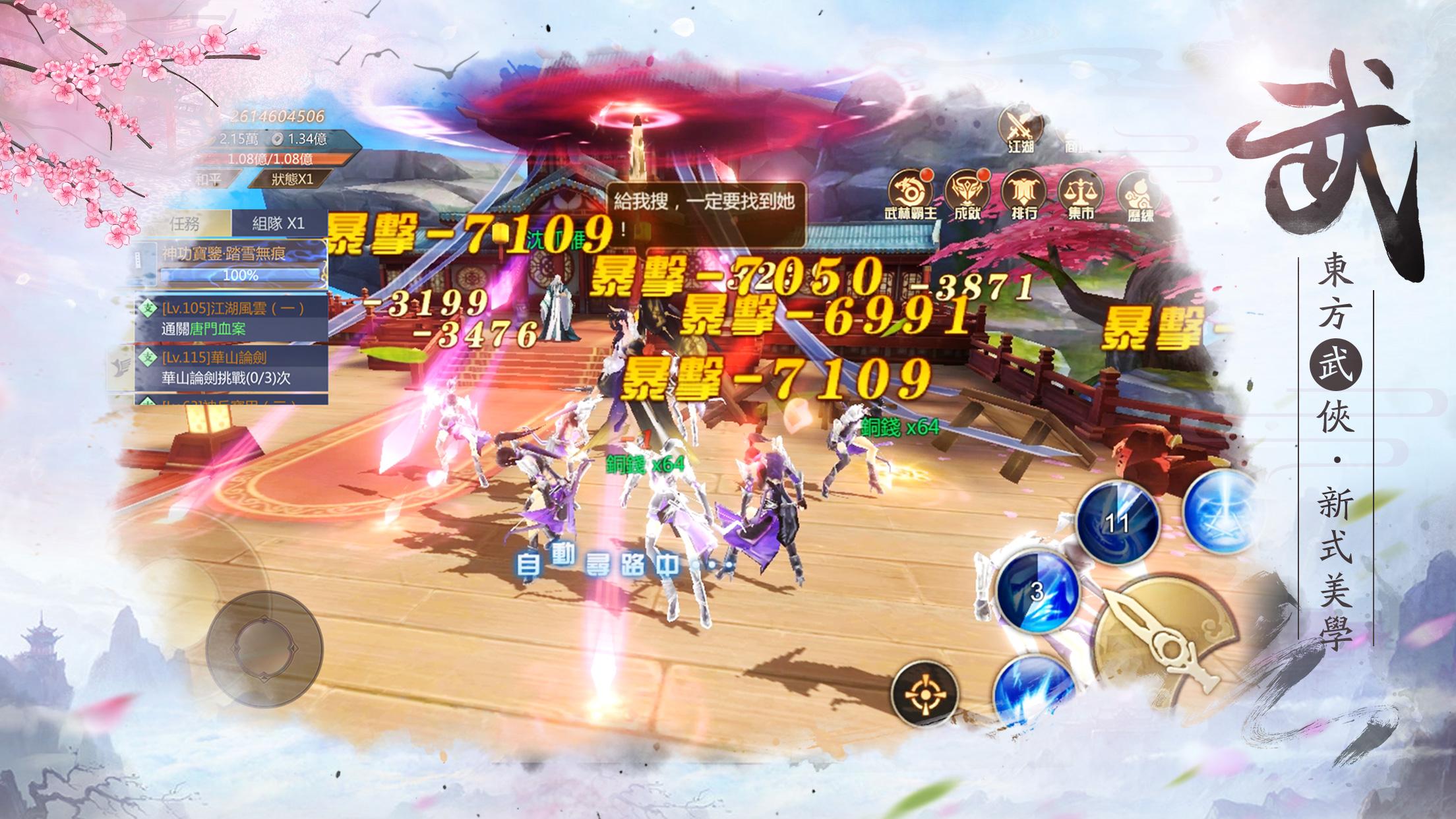
Task: Open the 歷練 gourd icon
Action: tap(1139, 191)
